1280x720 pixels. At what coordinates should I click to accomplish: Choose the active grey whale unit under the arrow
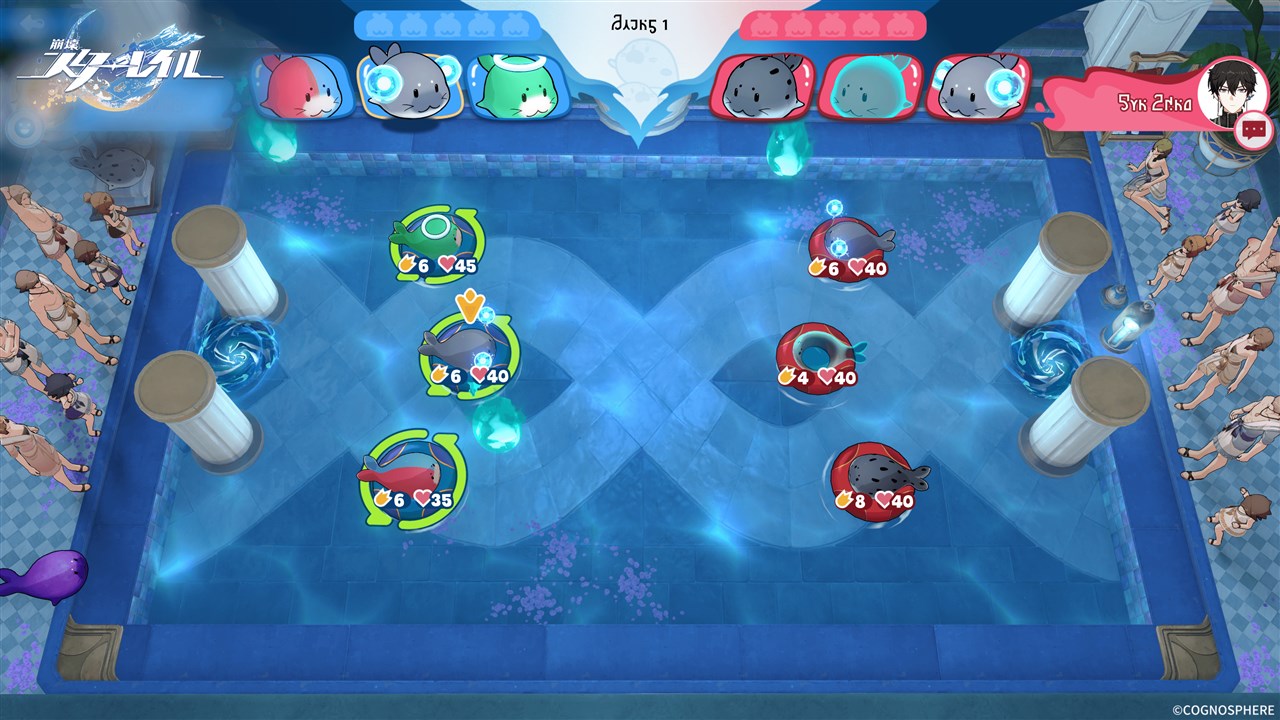pyautogui.click(x=463, y=352)
